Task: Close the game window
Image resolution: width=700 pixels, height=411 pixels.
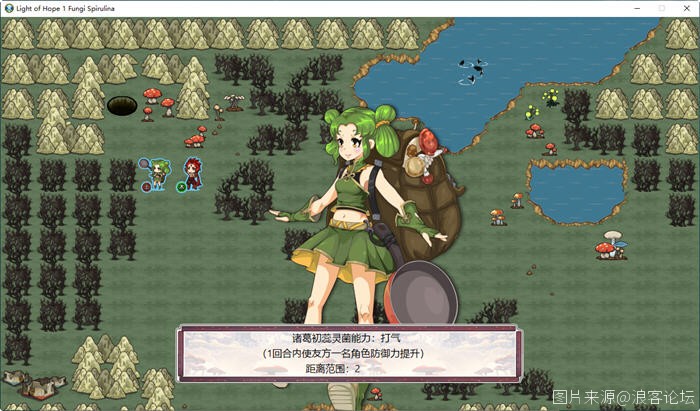Action: (685, 7)
